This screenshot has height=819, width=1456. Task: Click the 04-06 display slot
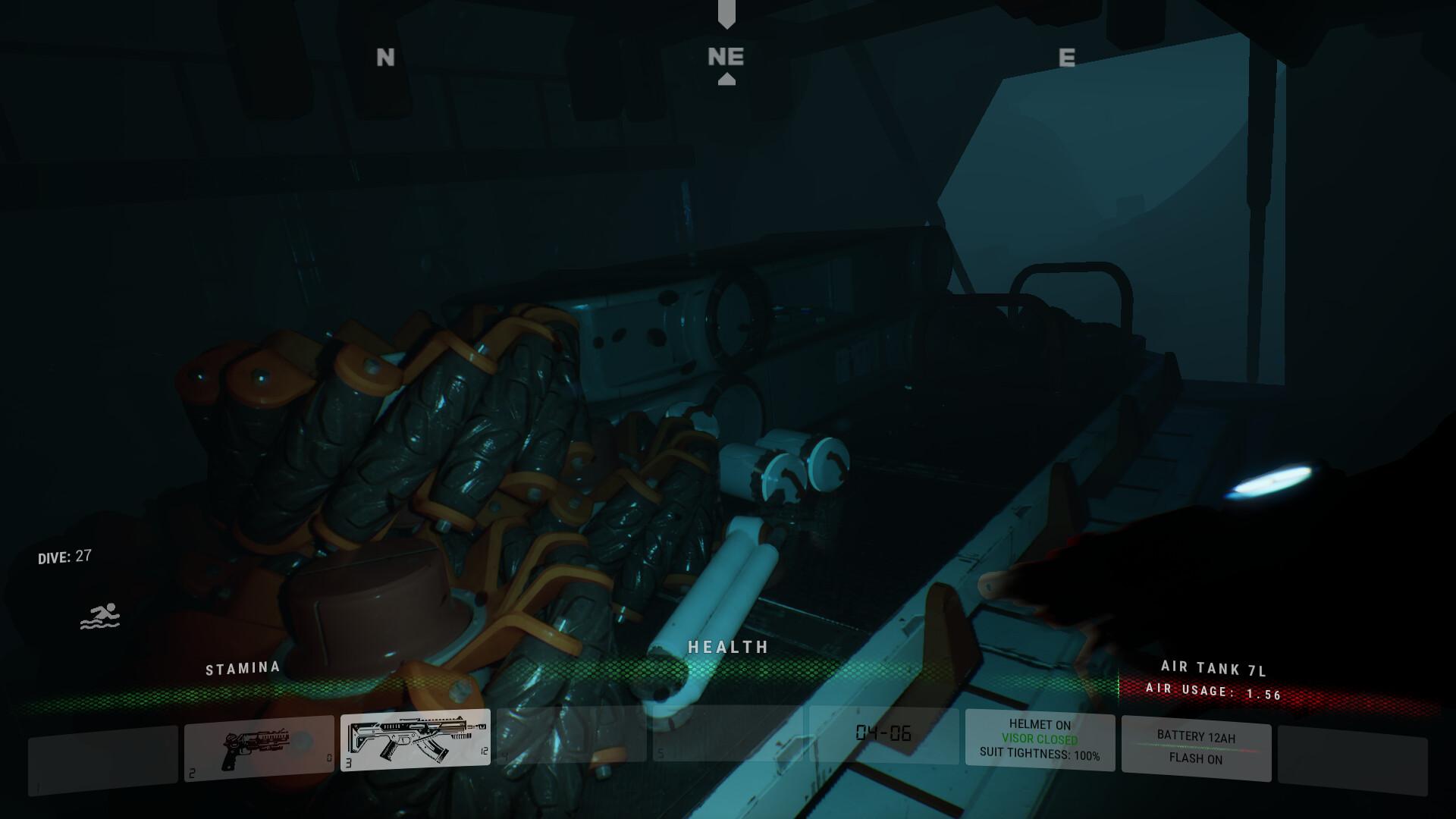[883, 733]
